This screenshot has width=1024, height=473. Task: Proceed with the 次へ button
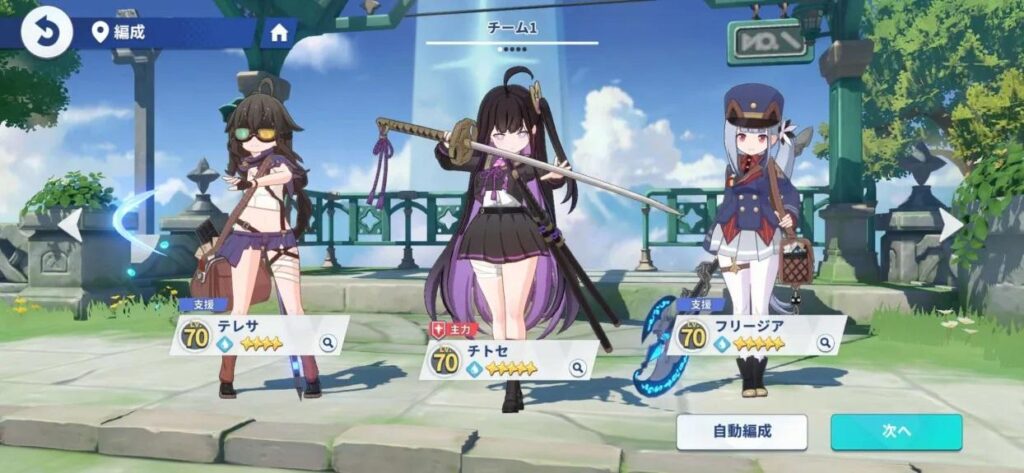pos(896,432)
